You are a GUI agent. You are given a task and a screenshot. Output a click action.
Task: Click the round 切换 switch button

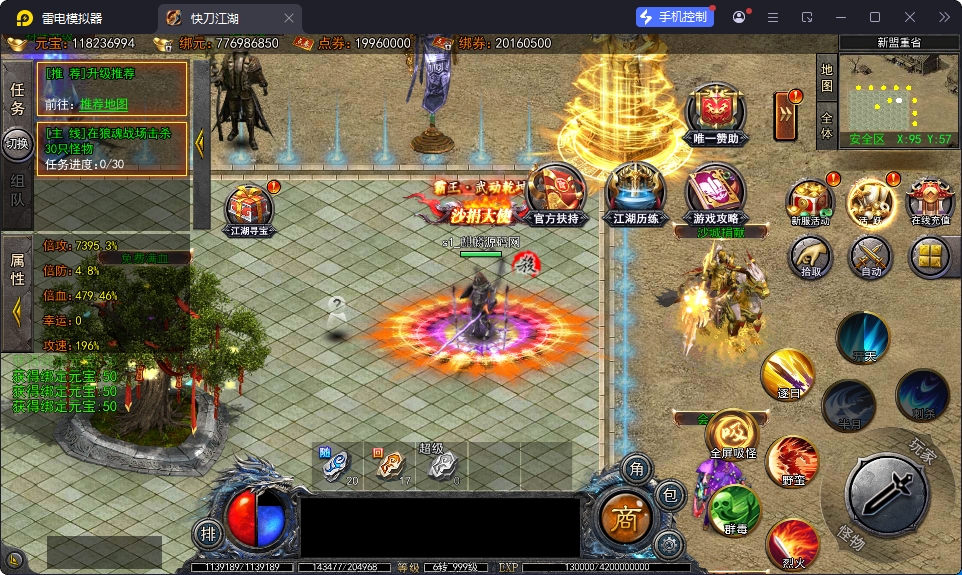pos(17,142)
